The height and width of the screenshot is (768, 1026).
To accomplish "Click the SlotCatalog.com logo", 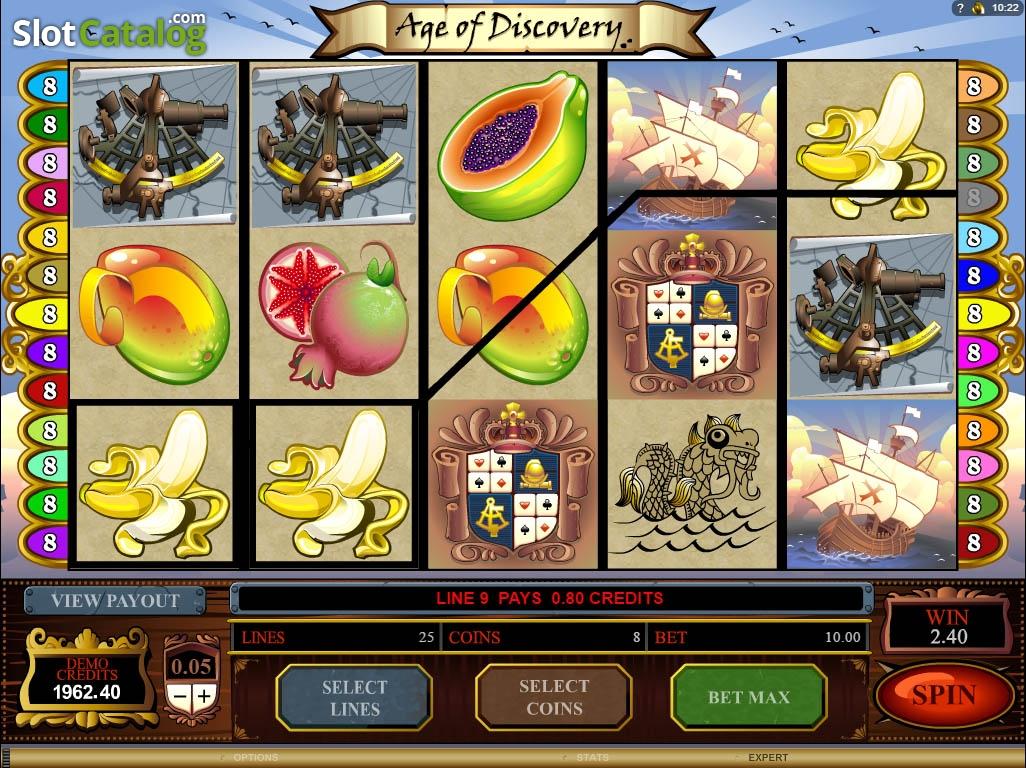I will click(108, 33).
